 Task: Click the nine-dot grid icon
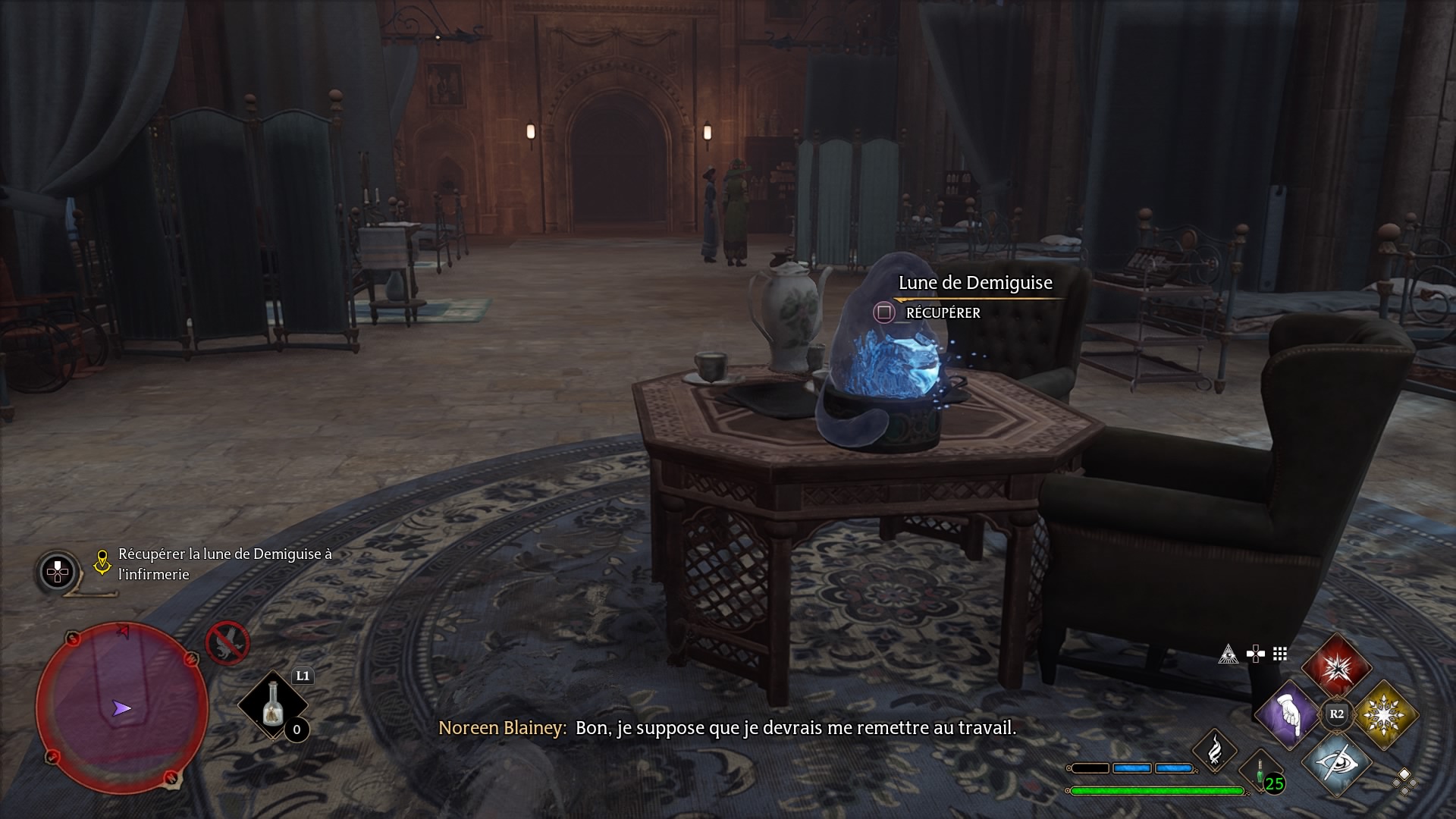1280,654
